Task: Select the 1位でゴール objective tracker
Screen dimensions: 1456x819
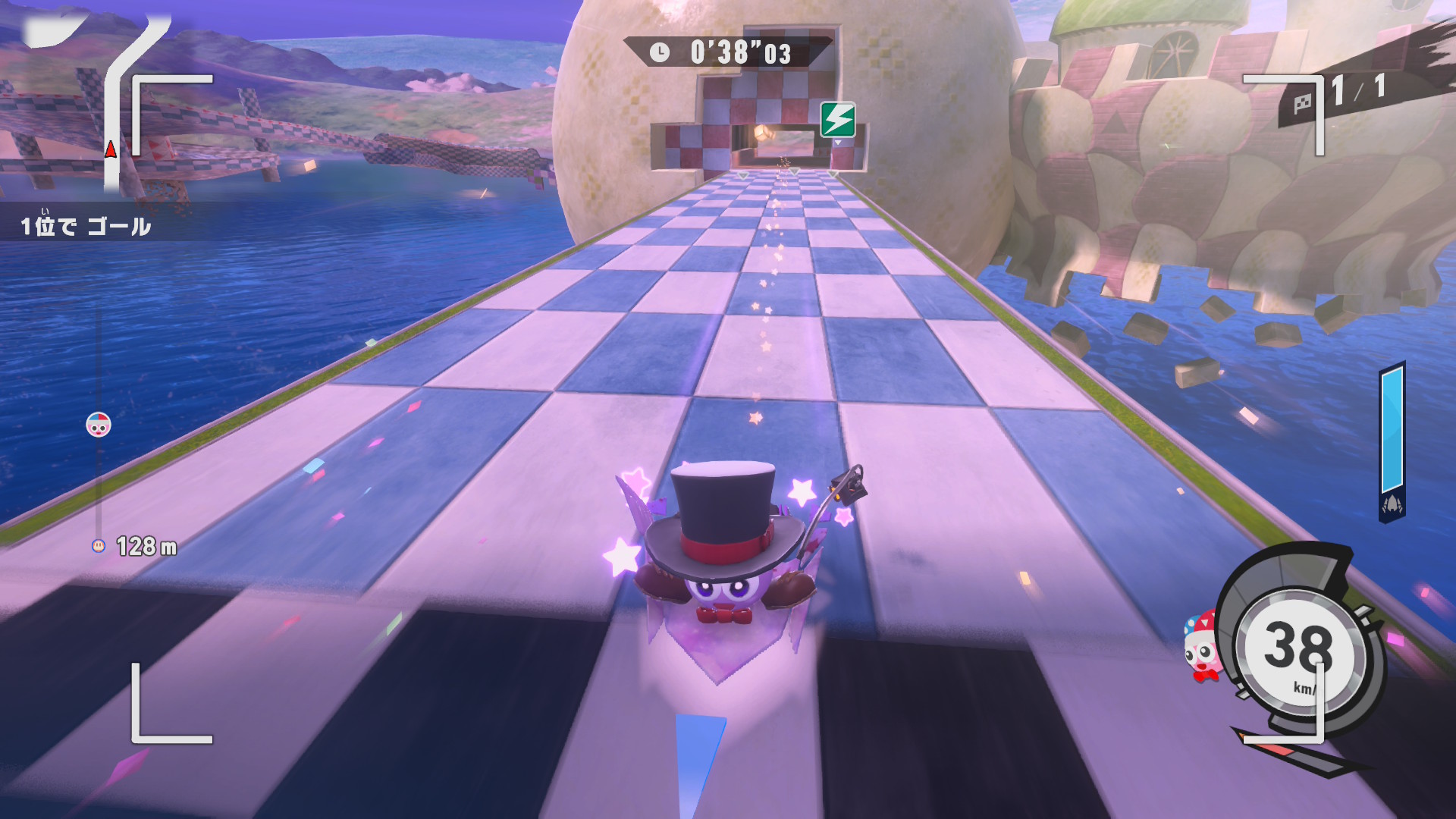Action: (x=85, y=226)
